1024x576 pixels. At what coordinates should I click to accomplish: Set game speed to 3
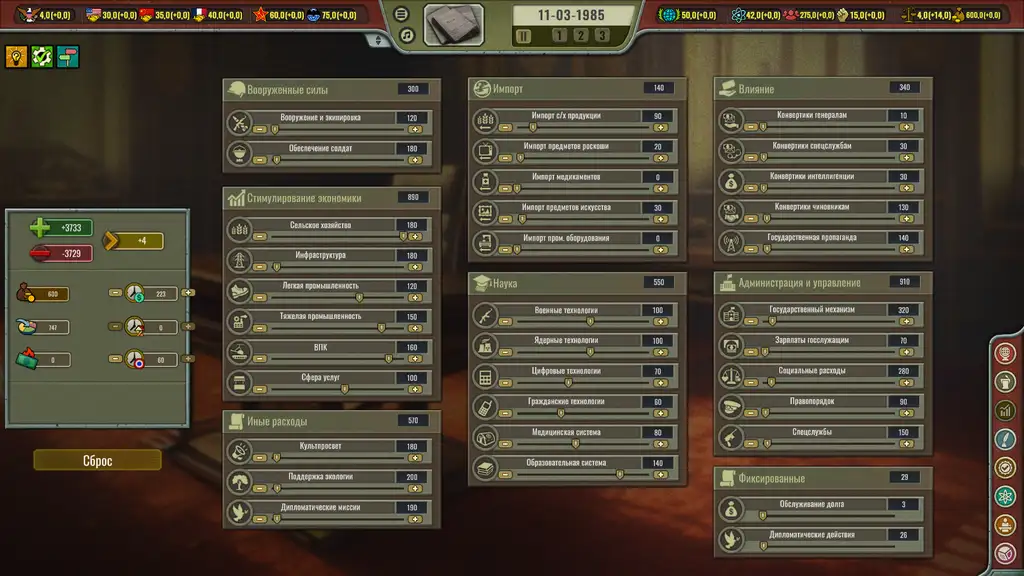(601, 35)
